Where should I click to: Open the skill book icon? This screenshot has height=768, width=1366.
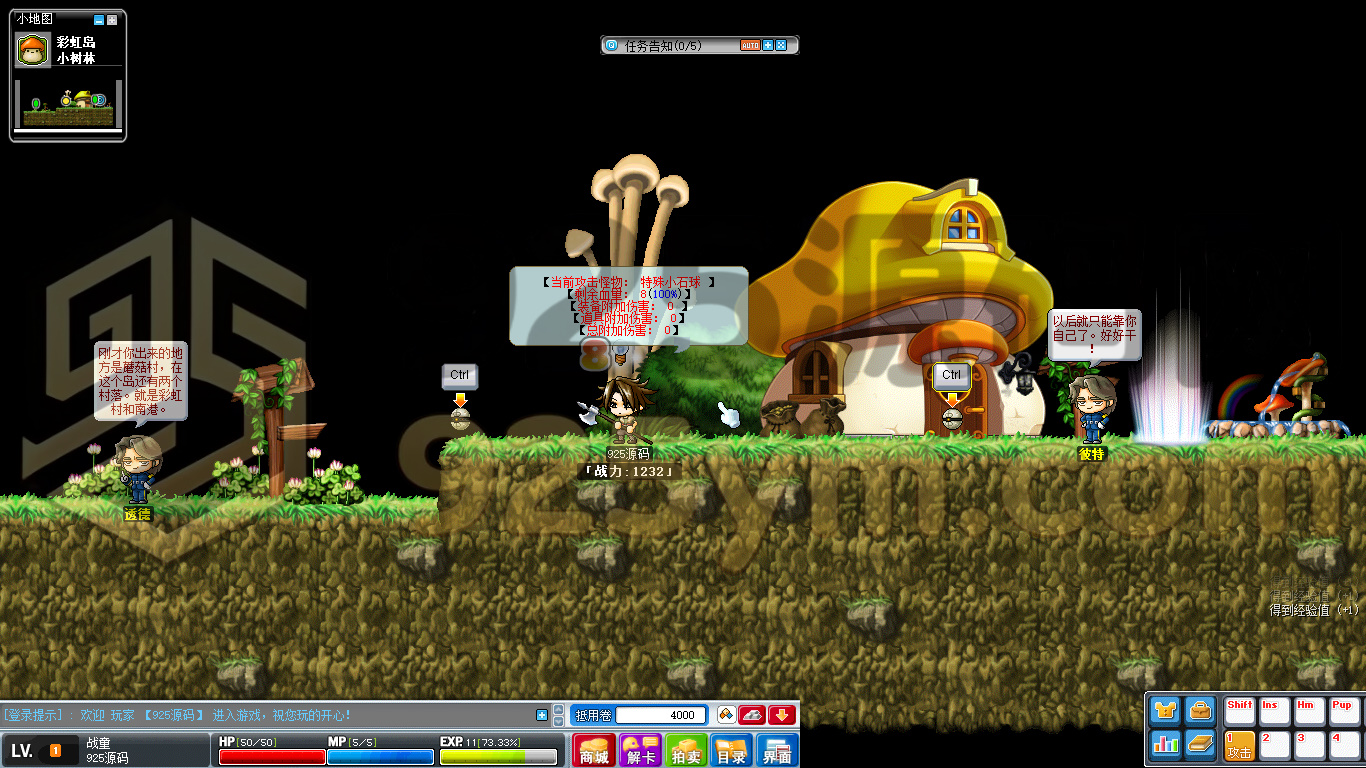(x=1200, y=744)
